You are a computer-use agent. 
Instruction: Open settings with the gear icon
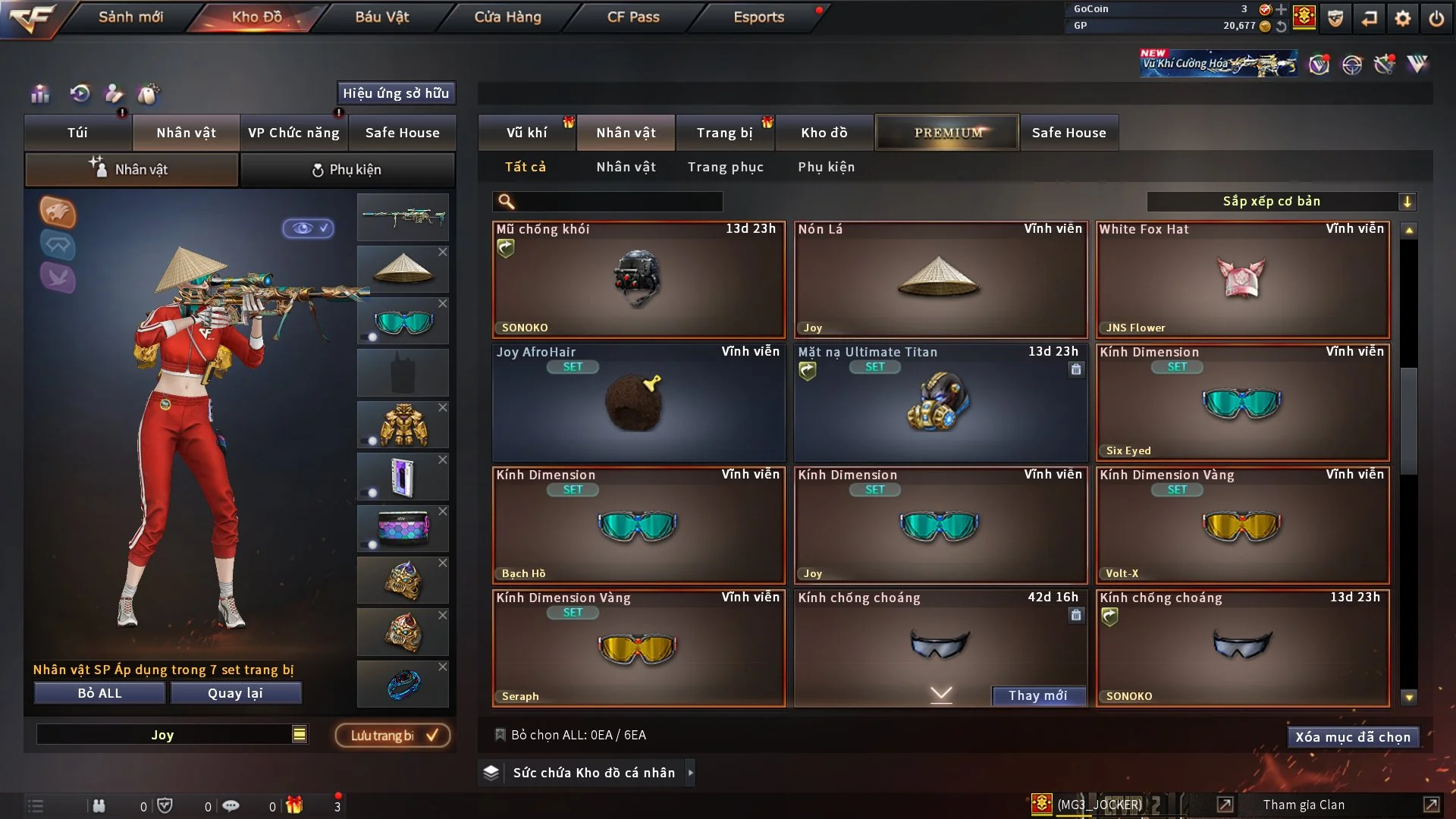click(x=1403, y=18)
